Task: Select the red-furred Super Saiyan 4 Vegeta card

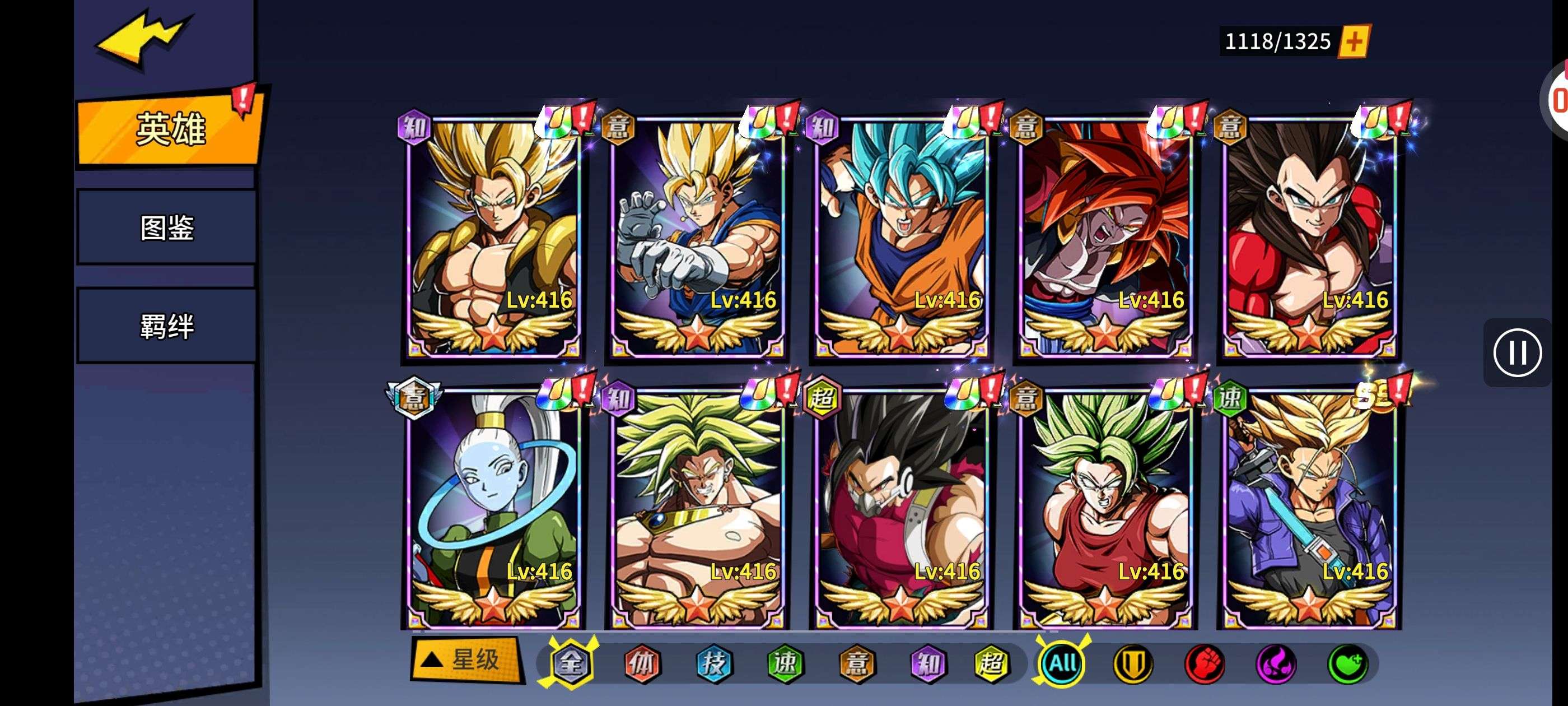Action: [x=1309, y=238]
